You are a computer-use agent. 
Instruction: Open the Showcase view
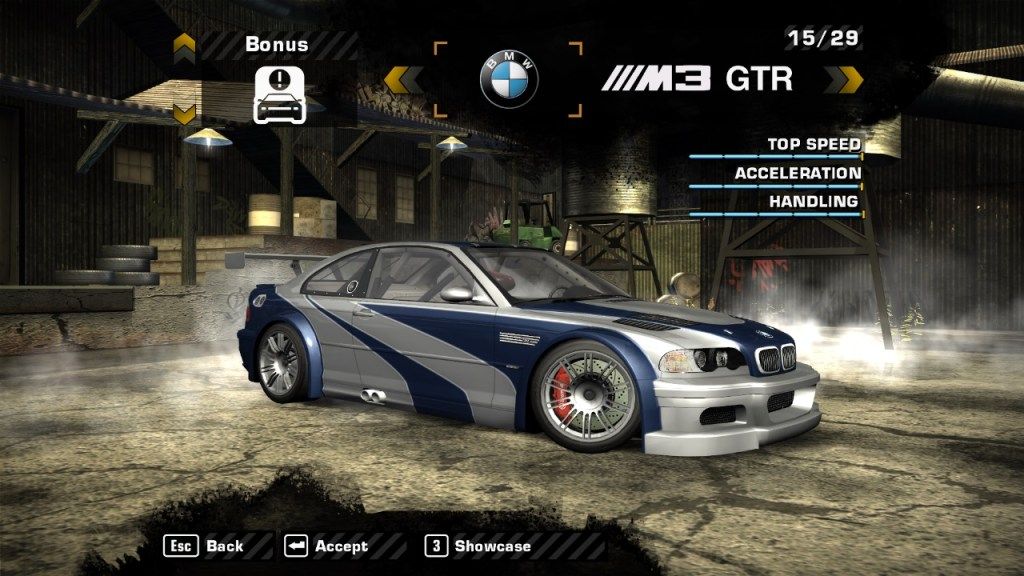tap(478, 546)
